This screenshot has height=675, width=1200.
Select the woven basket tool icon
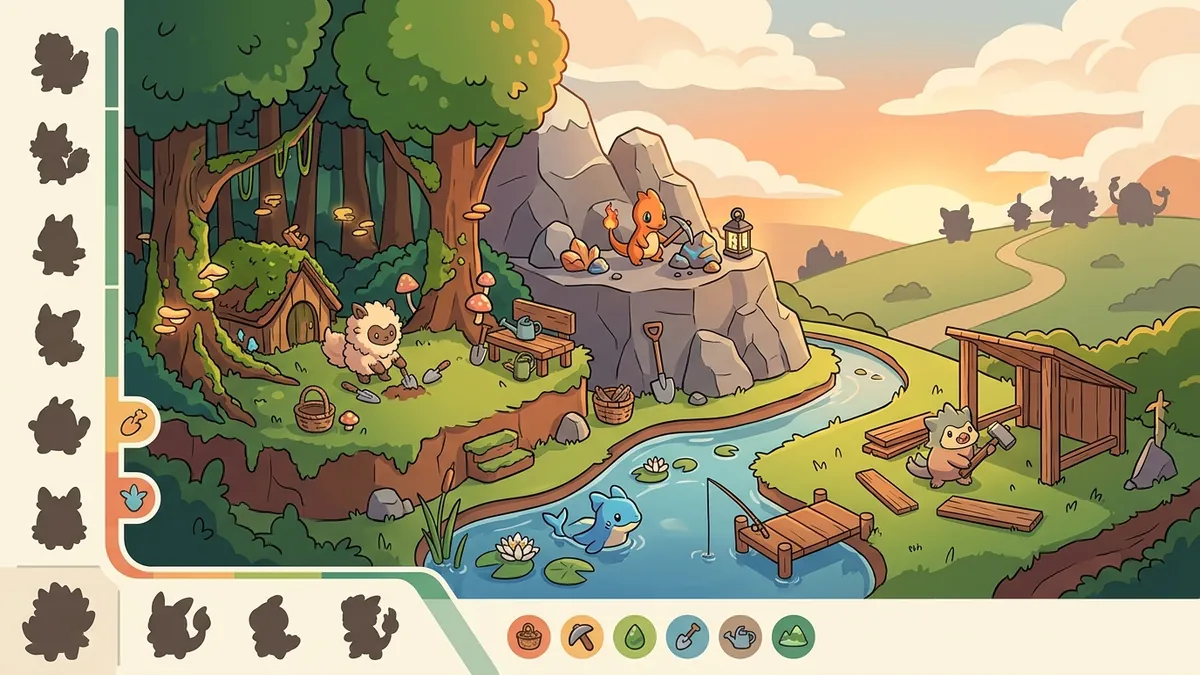click(529, 634)
